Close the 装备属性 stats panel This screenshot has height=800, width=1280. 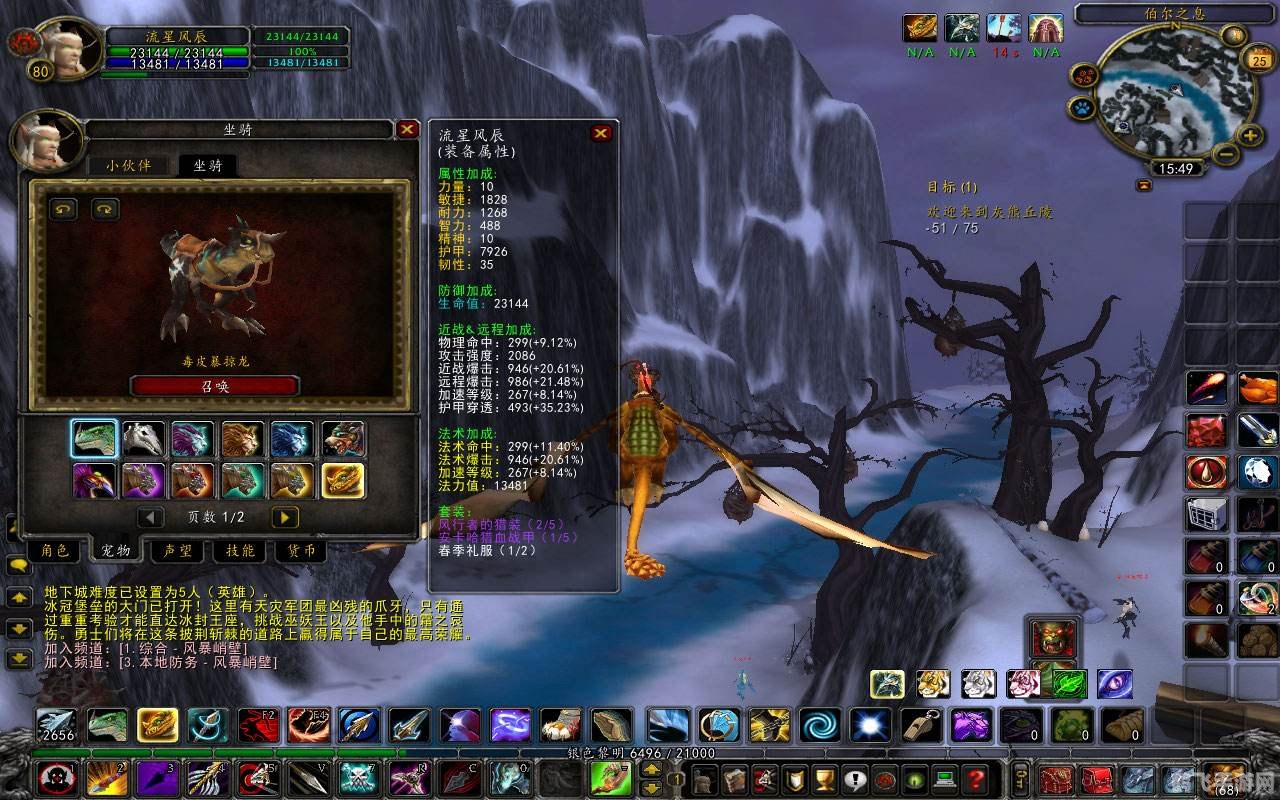pyautogui.click(x=601, y=133)
